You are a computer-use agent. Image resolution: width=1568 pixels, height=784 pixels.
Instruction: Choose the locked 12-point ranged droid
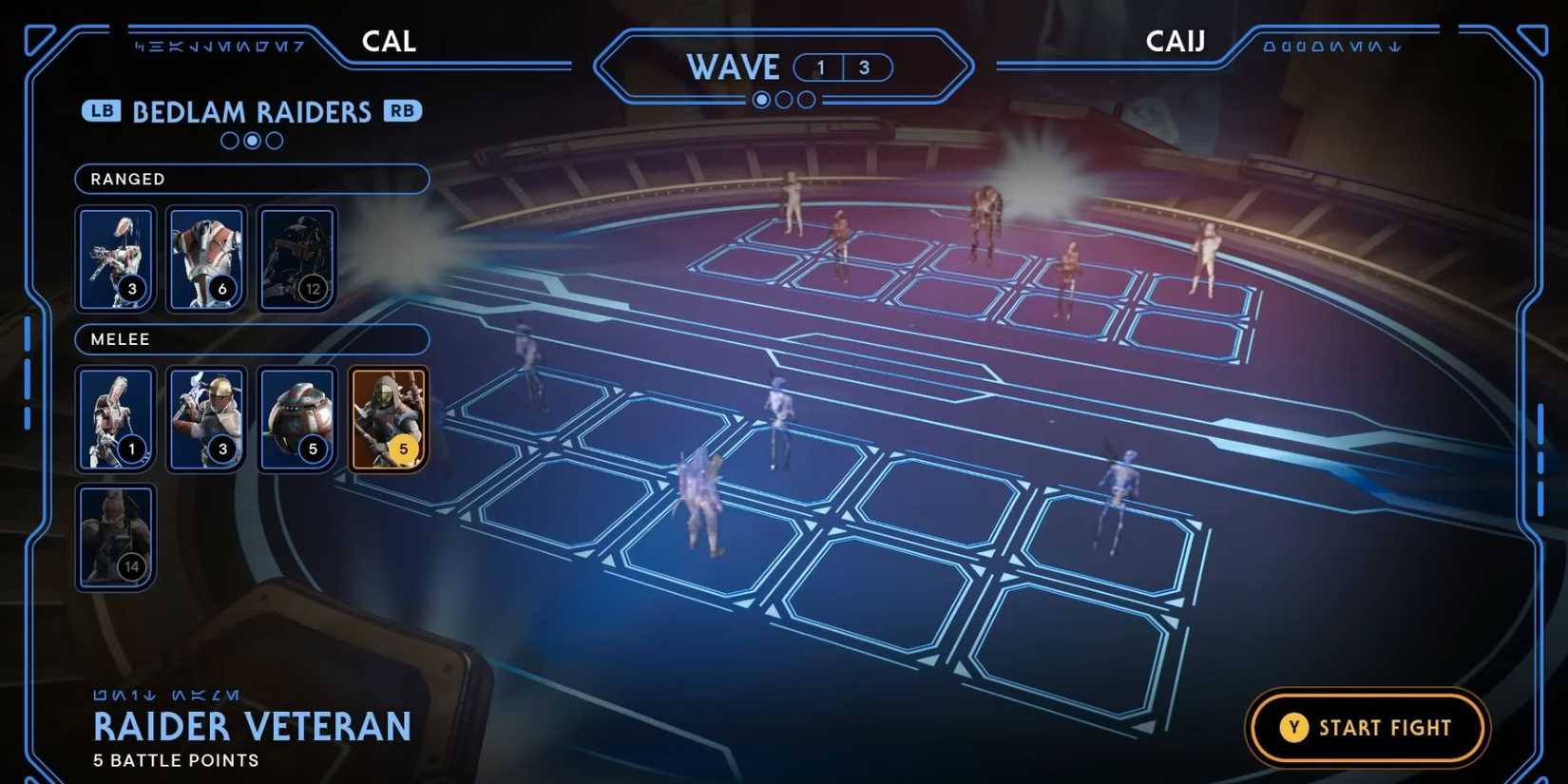click(297, 257)
